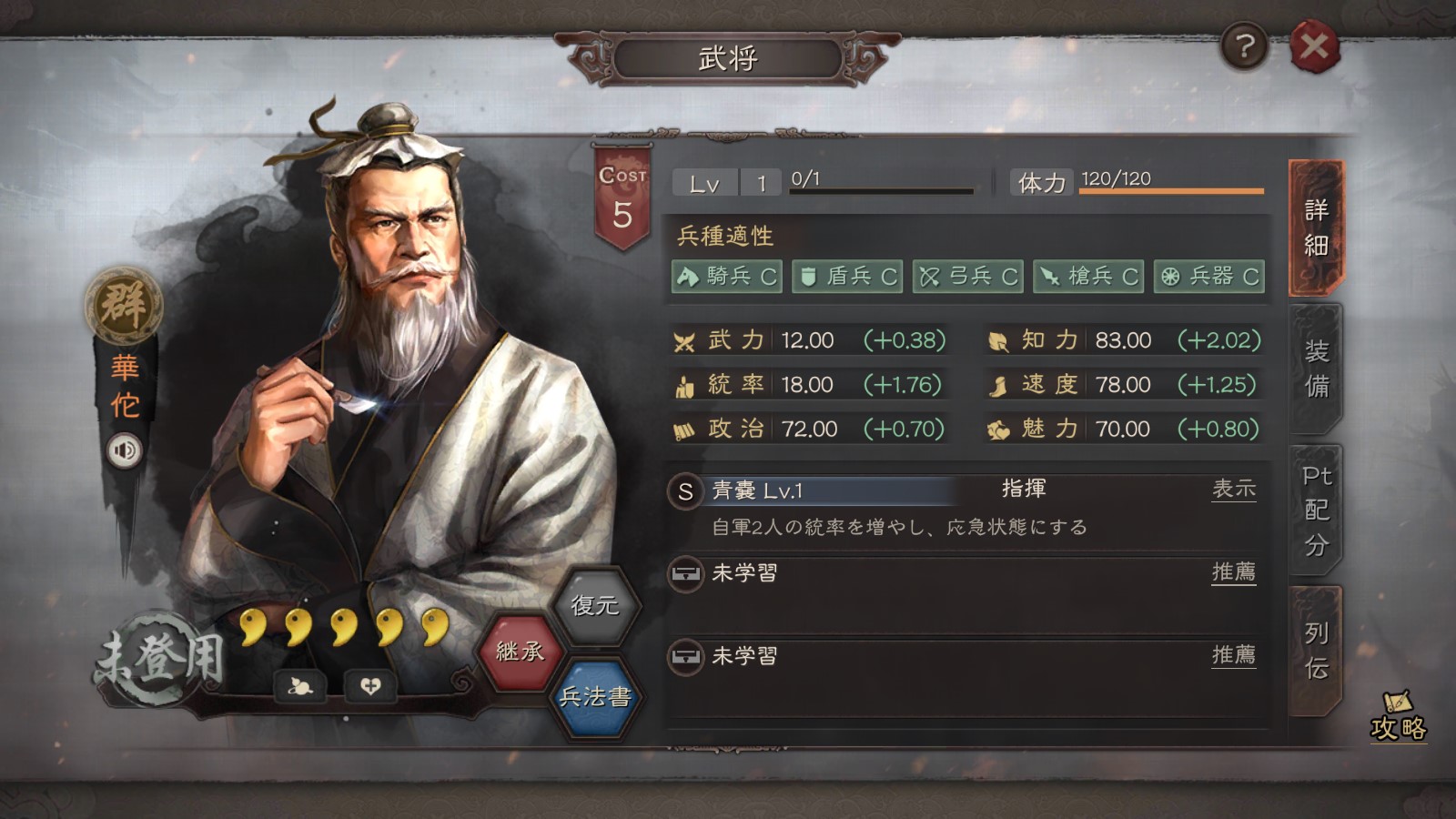1456x819 pixels.
Task: Click the 復元 hexagon button
Action: (594, 605)
